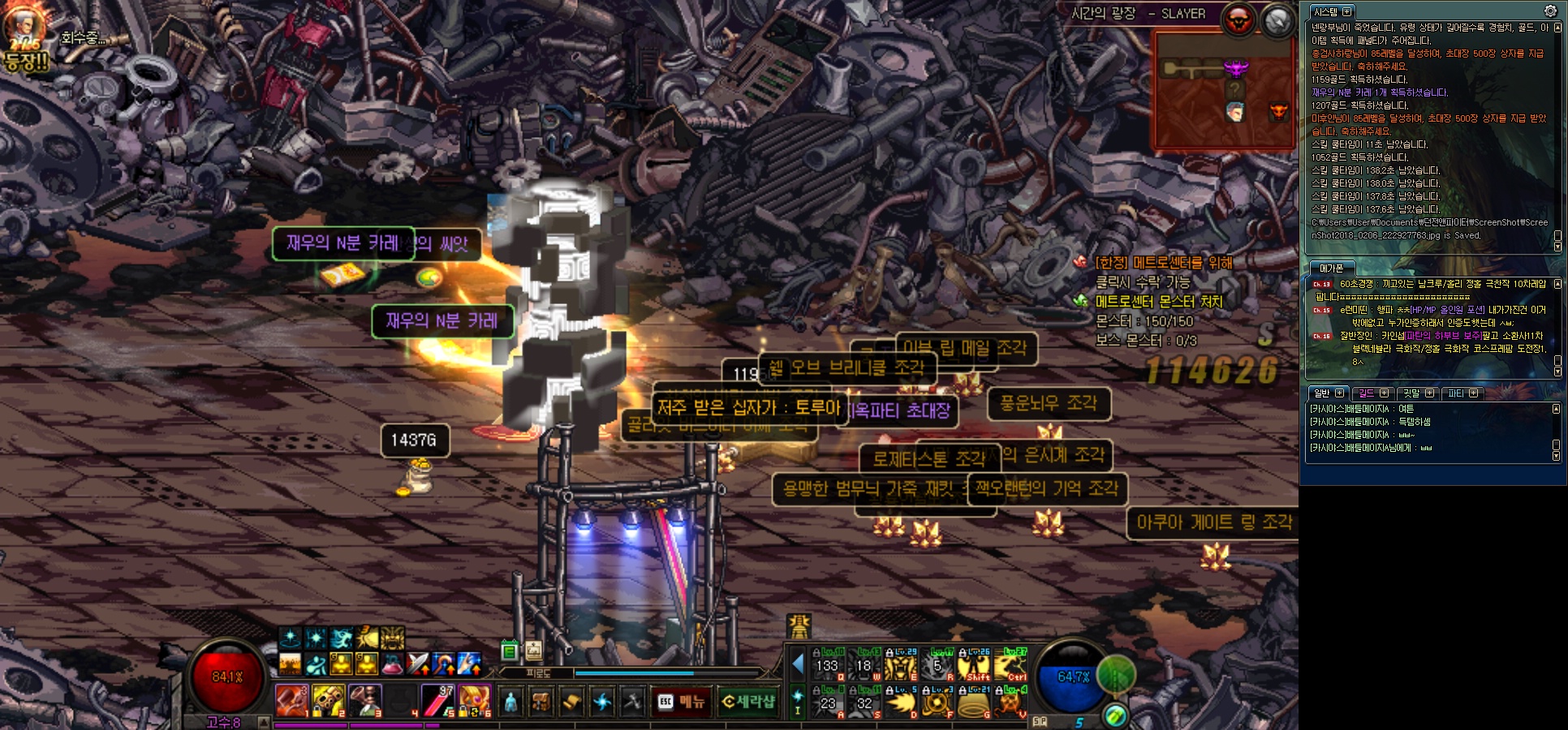
Task: Switch to the 파티 chat tab
Action: point(1456,393)
